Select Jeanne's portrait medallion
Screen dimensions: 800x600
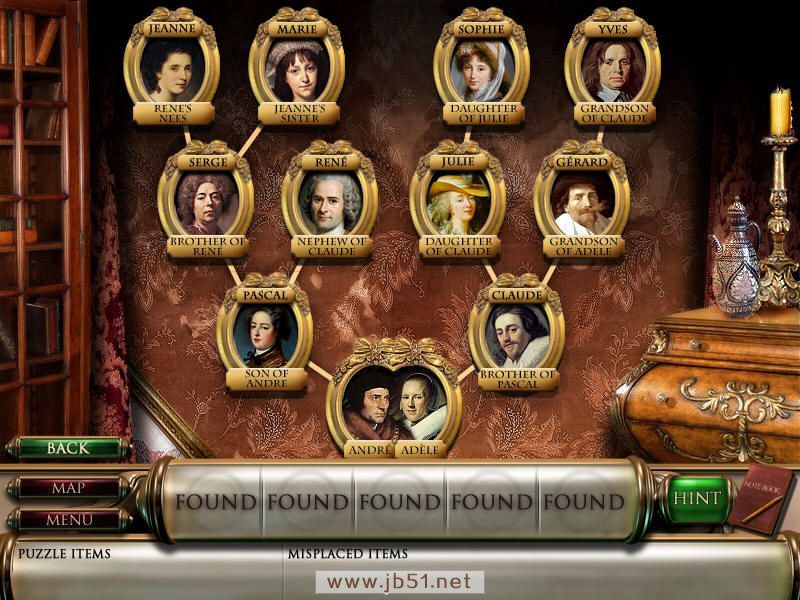(x=172, y=69)
